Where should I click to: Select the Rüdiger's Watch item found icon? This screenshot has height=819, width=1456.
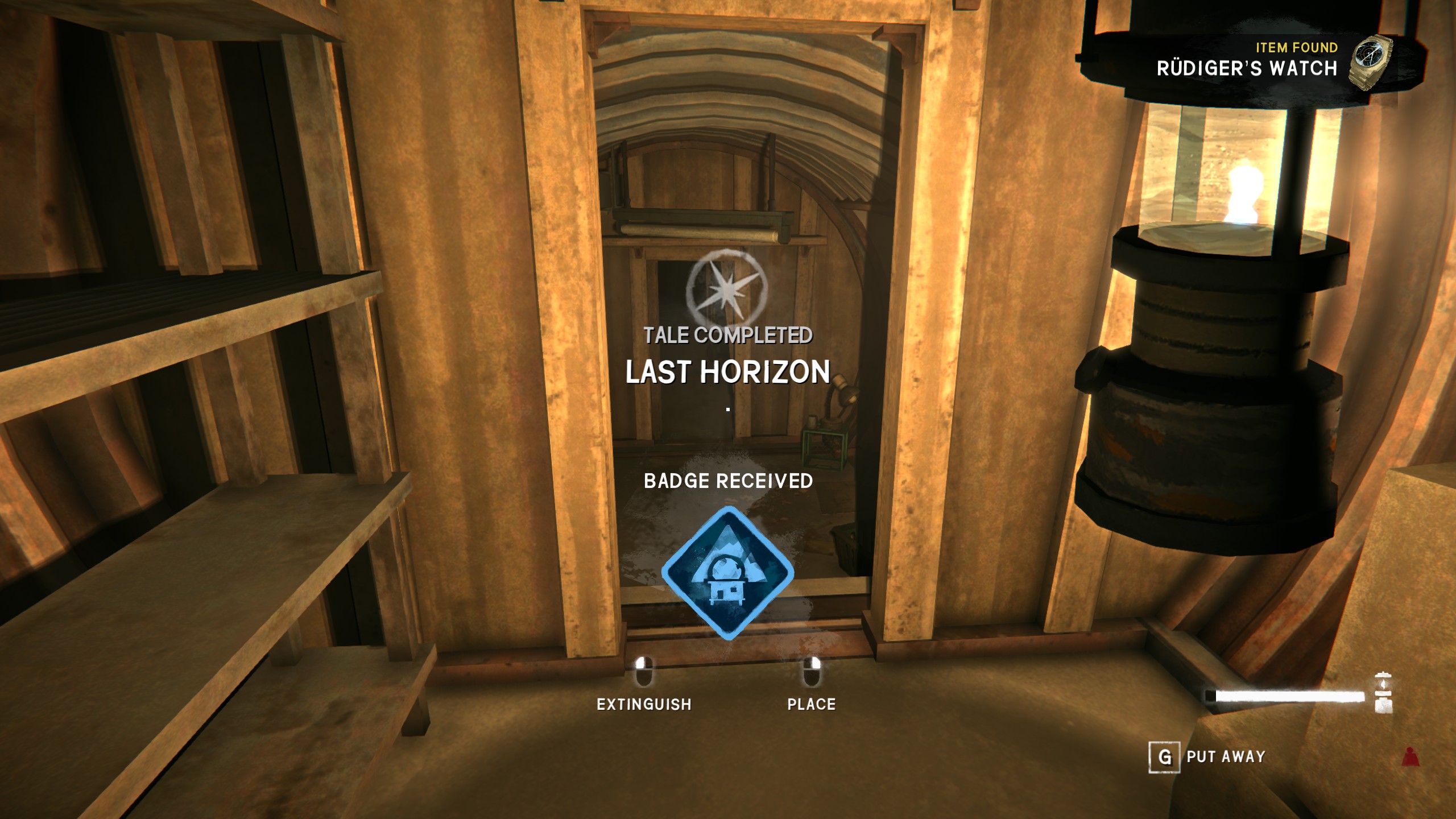pyautogui.click(x=1370, y=63)
